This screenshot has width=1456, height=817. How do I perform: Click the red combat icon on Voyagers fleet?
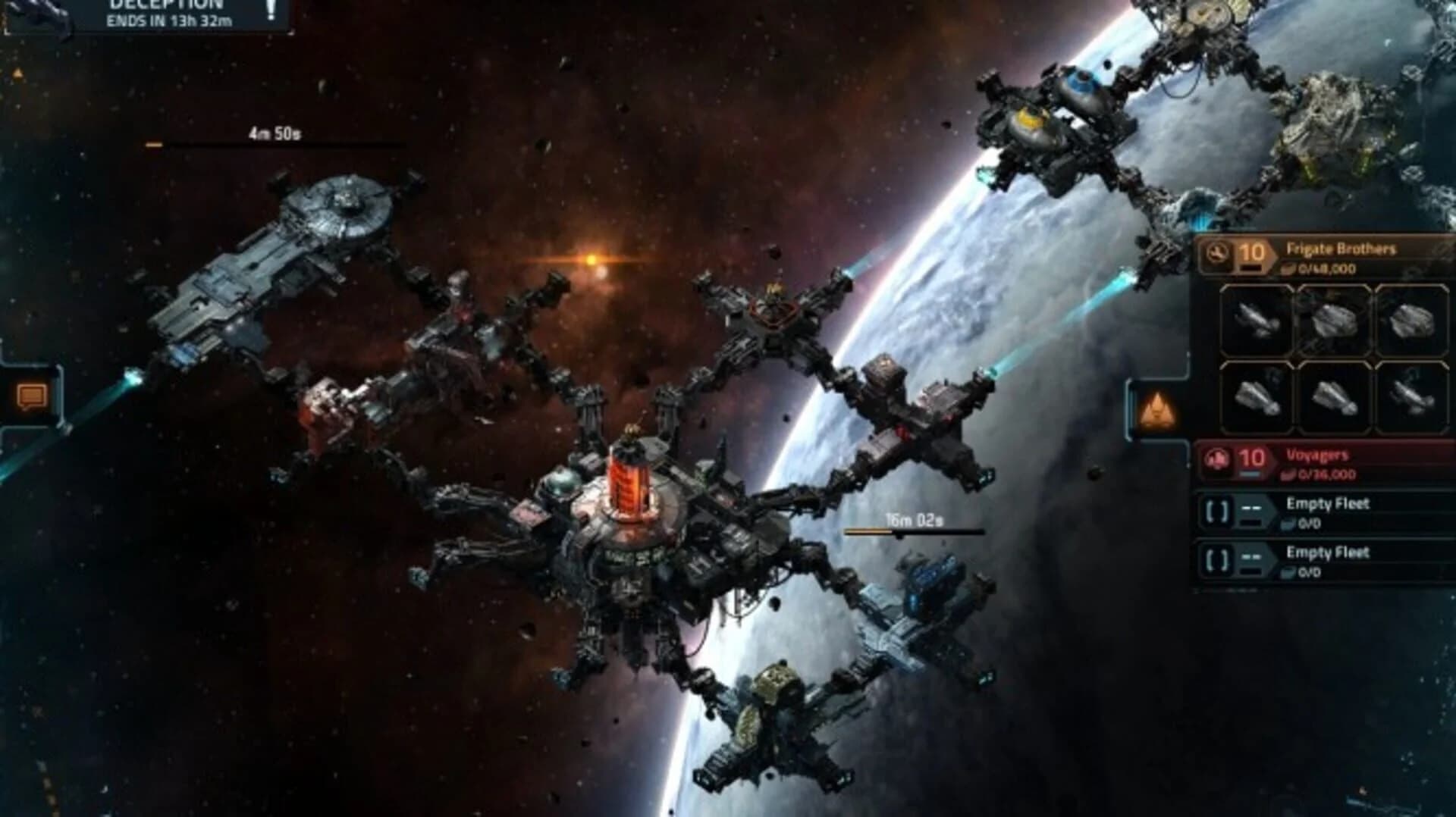click(1217, 458)
